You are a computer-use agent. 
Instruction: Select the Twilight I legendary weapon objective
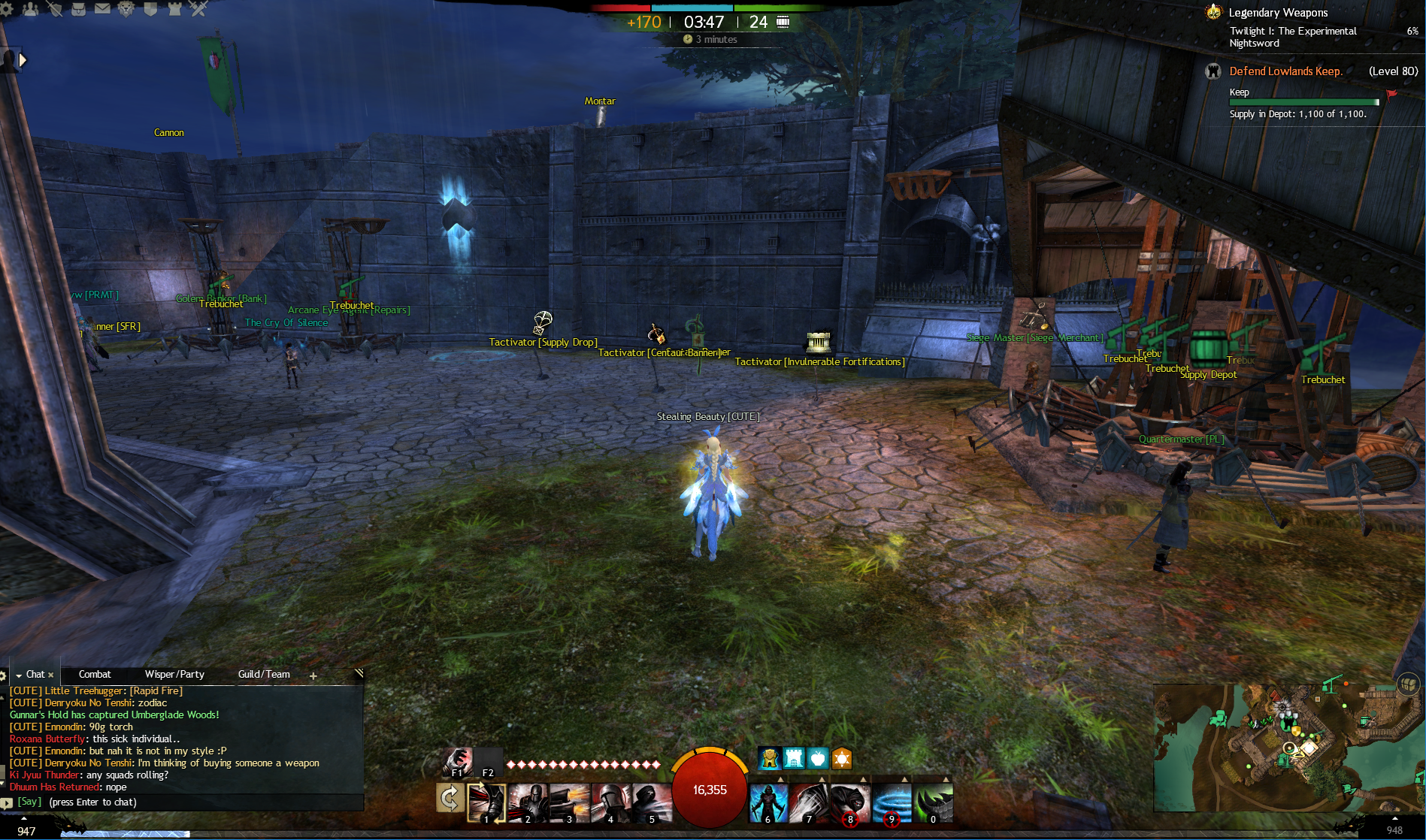pos(1293,37)
